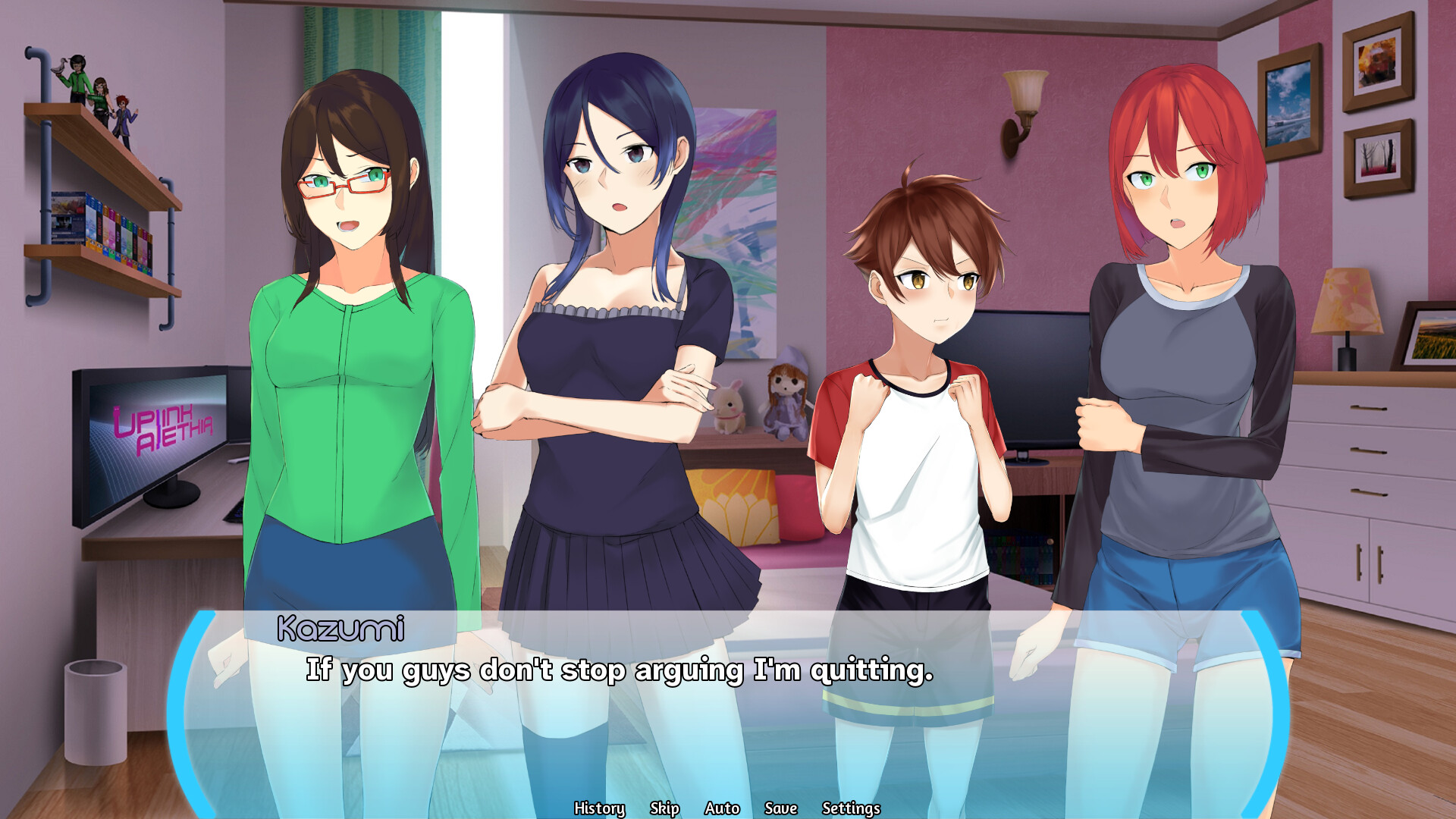This screenshot has width=1456, height=819.
Task: Open the Save screen
Action: click(x=781, y=808)
